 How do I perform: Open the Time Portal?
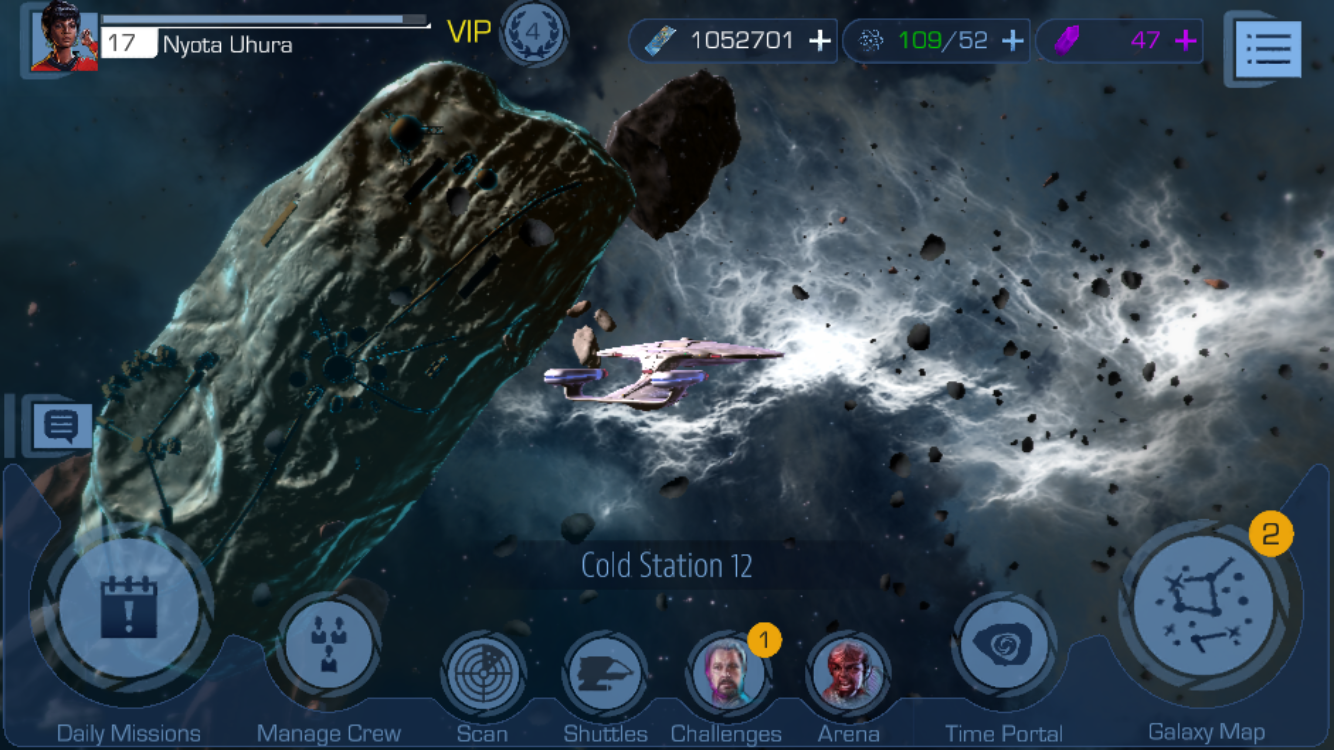click(1003, 645)
